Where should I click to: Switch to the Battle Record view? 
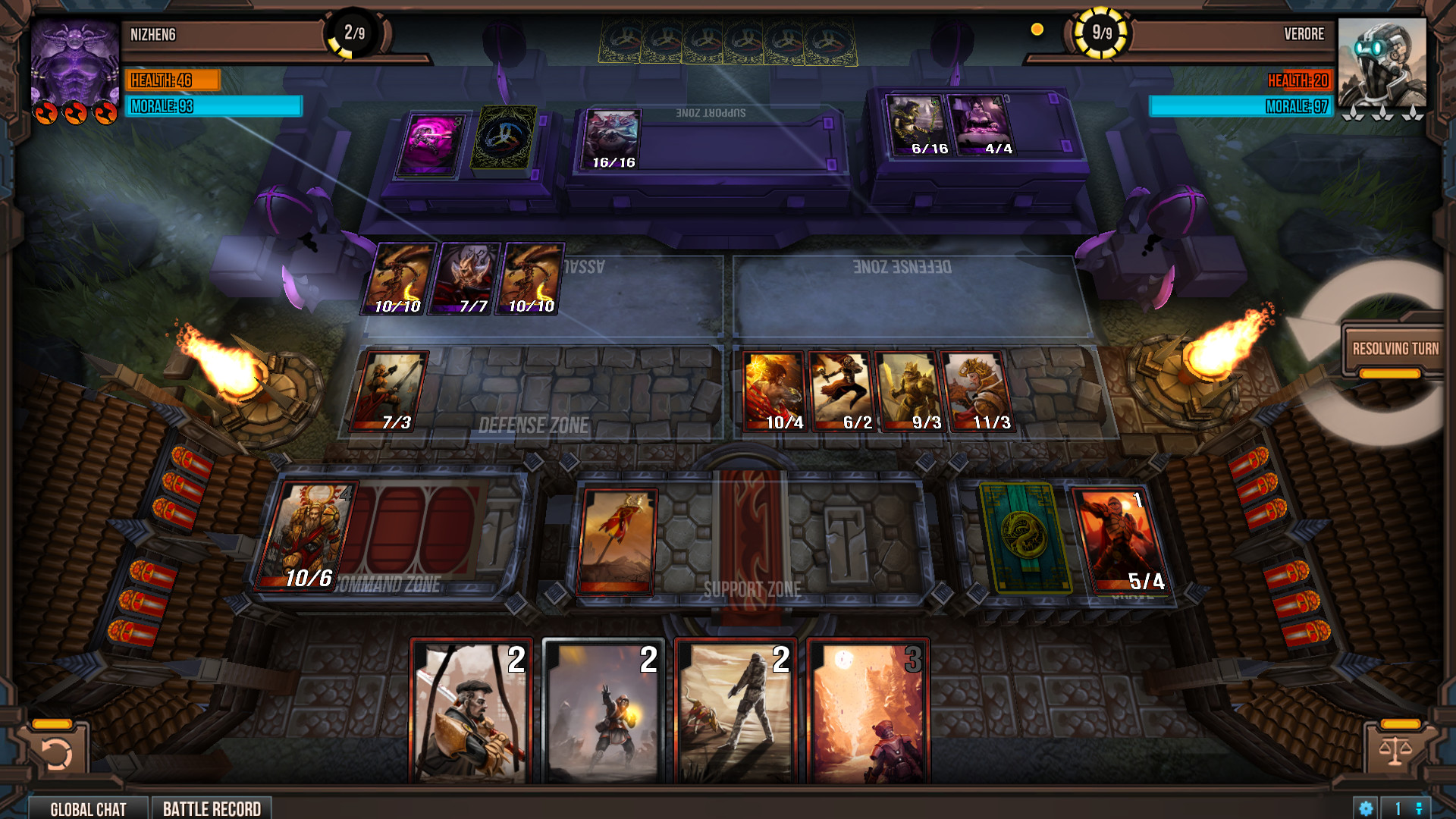212,808
